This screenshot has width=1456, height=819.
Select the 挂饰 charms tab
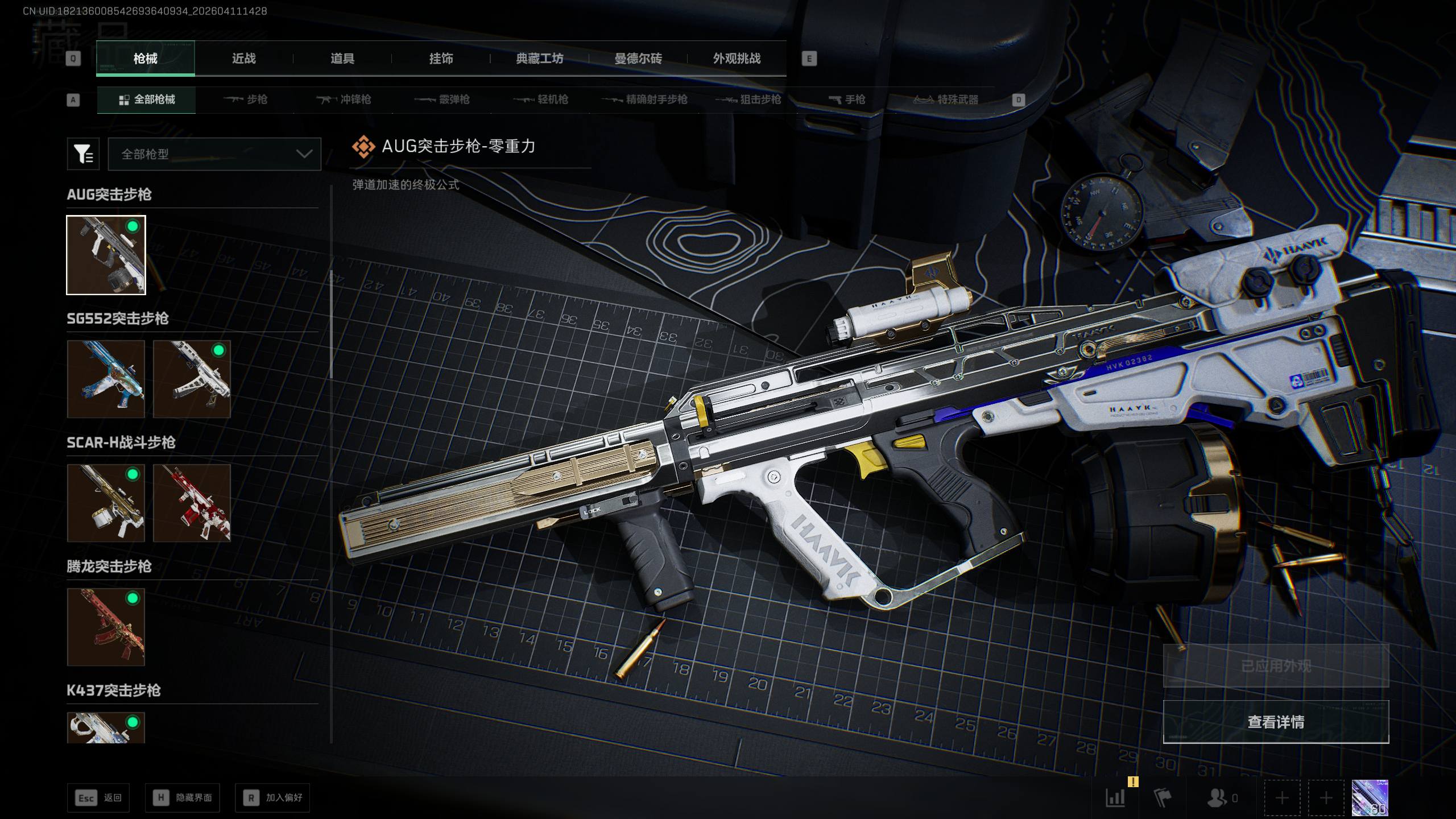[x=441, y=59]
